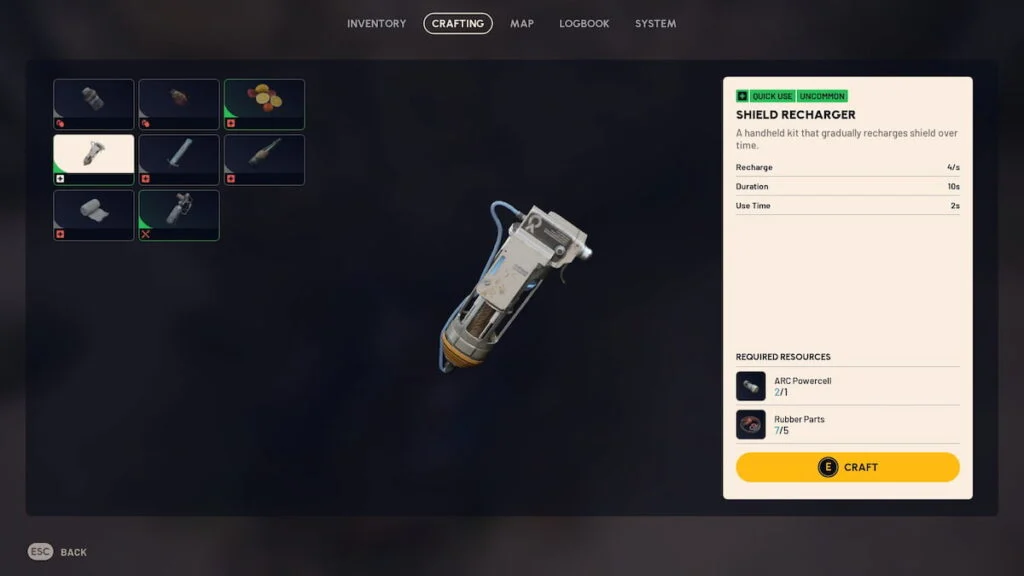
Task: Select the dark red grenade recipe
Action: pyautogui.click(x=178, y=104)
